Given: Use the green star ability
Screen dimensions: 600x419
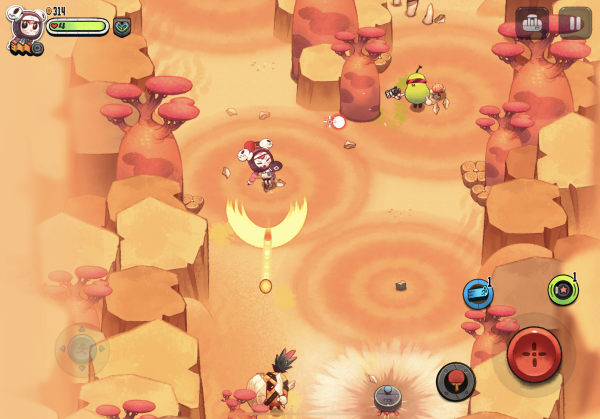Looking at the screenshot, I should pos(563,290).
